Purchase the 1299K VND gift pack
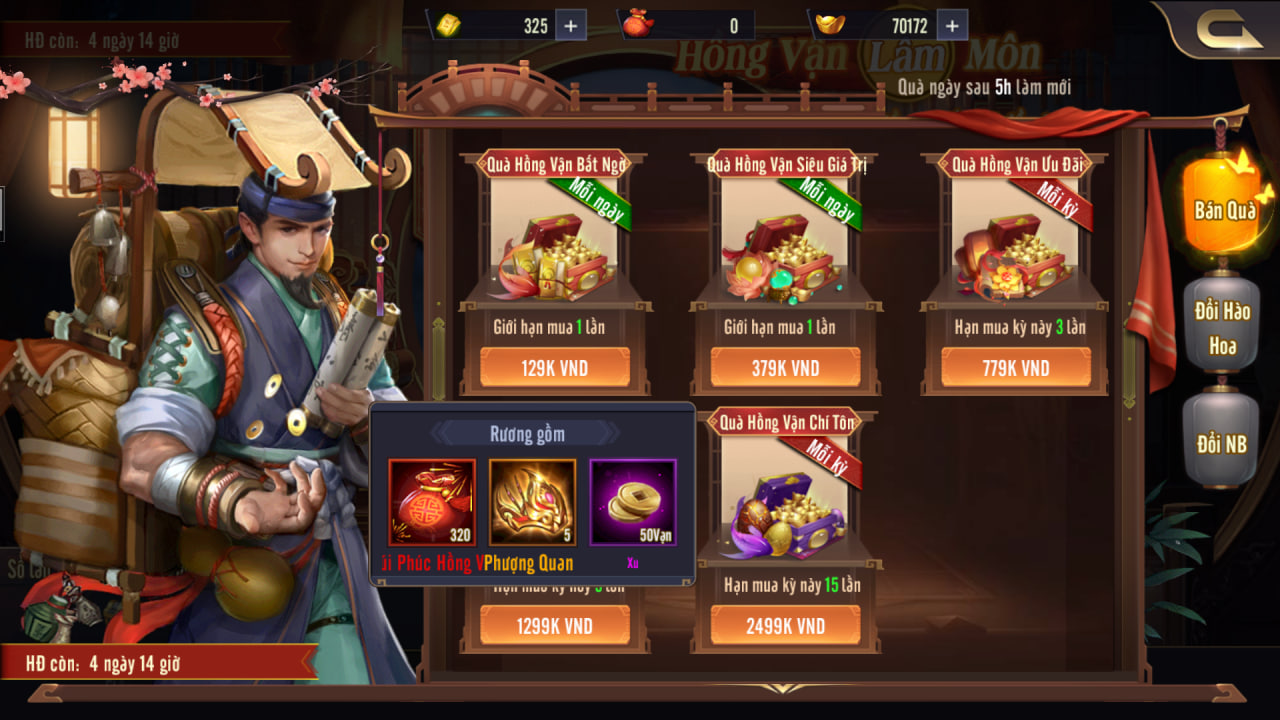This screenshot has height=720, width=1280. click(x=554, y=626)
